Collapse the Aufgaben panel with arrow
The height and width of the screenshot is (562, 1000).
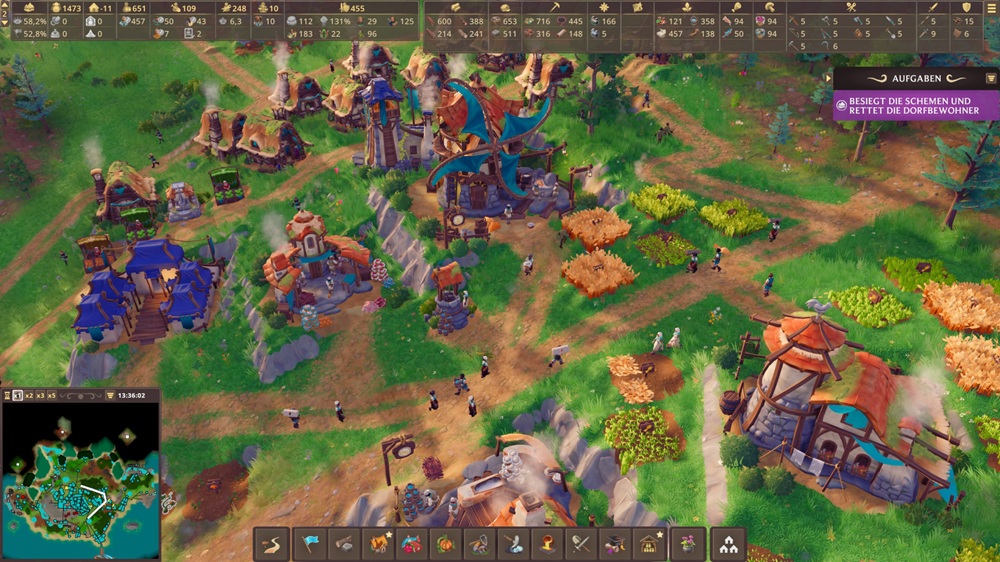[828, 78]
